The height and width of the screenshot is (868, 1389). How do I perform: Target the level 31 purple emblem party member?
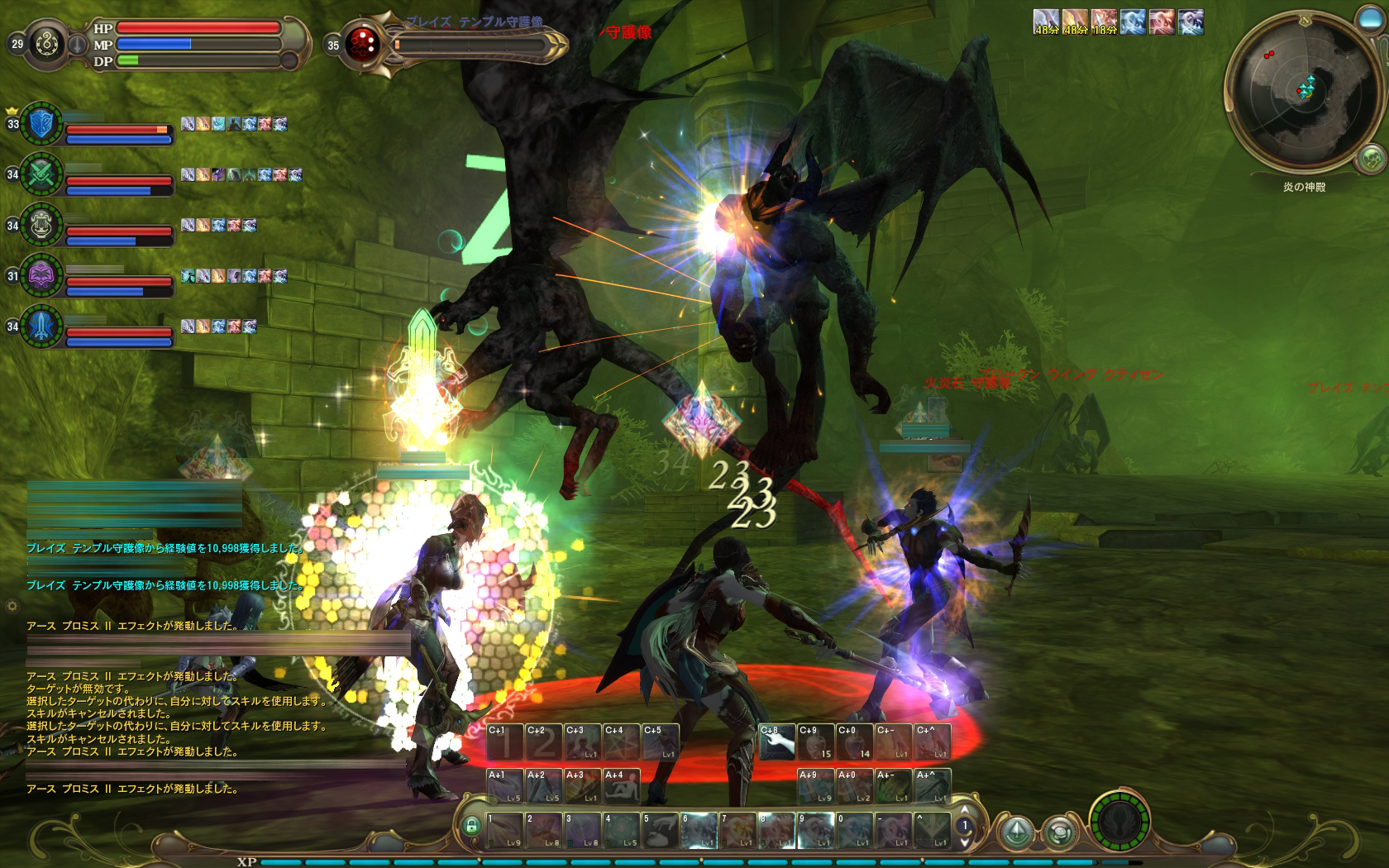coord(41,275)
